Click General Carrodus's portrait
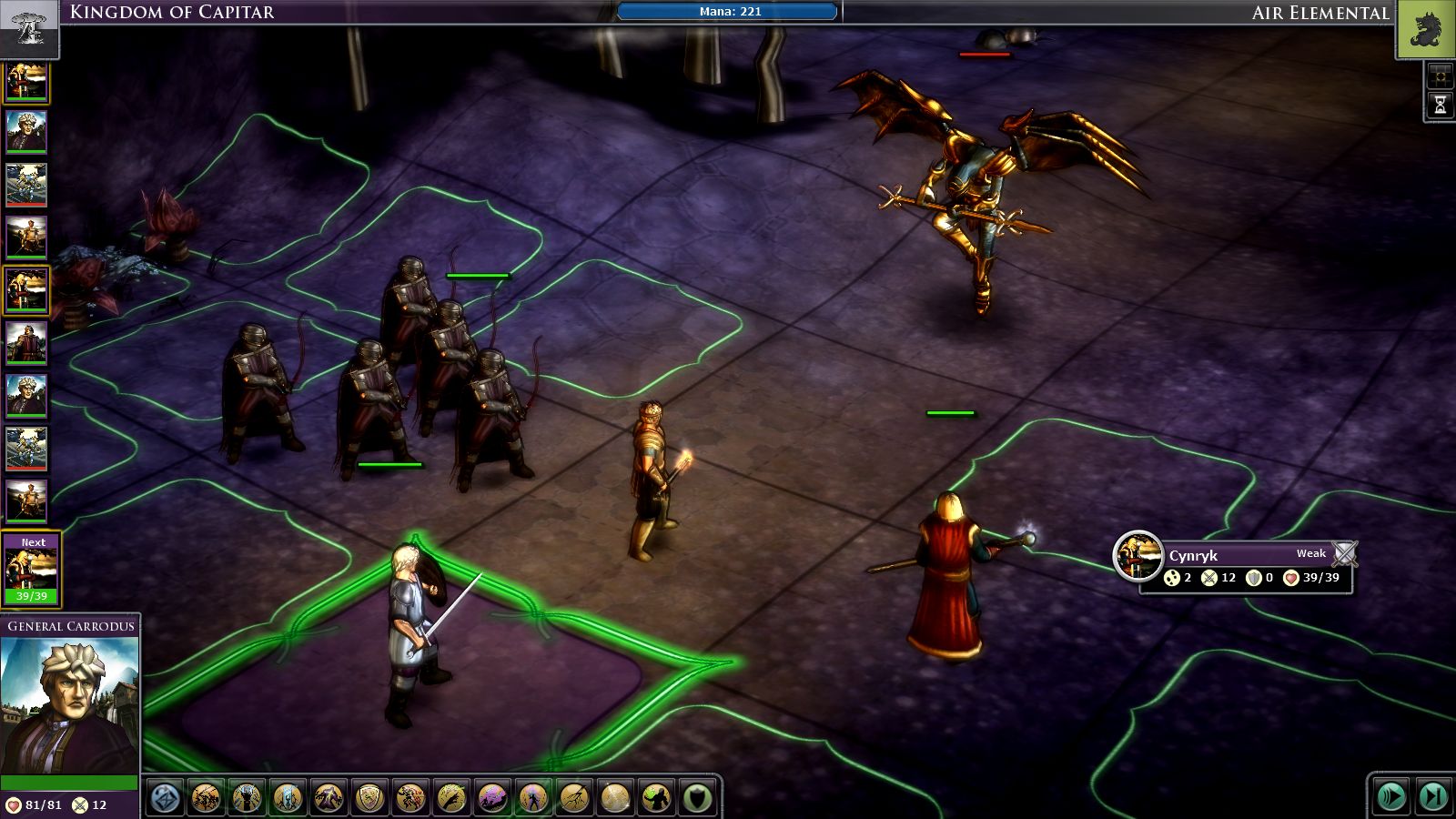This screenshot has height=819, width=1456. [69, 705]
